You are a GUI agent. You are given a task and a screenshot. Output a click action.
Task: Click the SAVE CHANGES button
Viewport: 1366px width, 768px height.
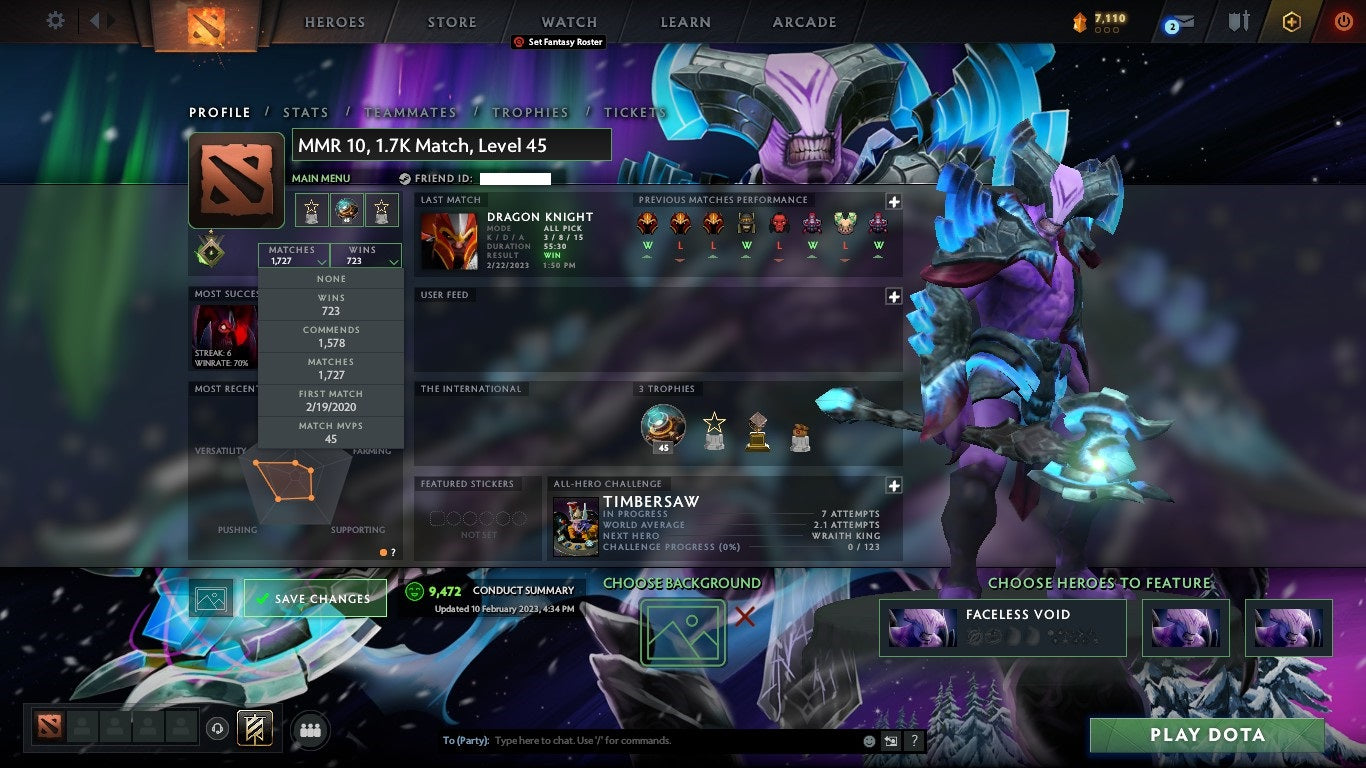pos(314,597)
